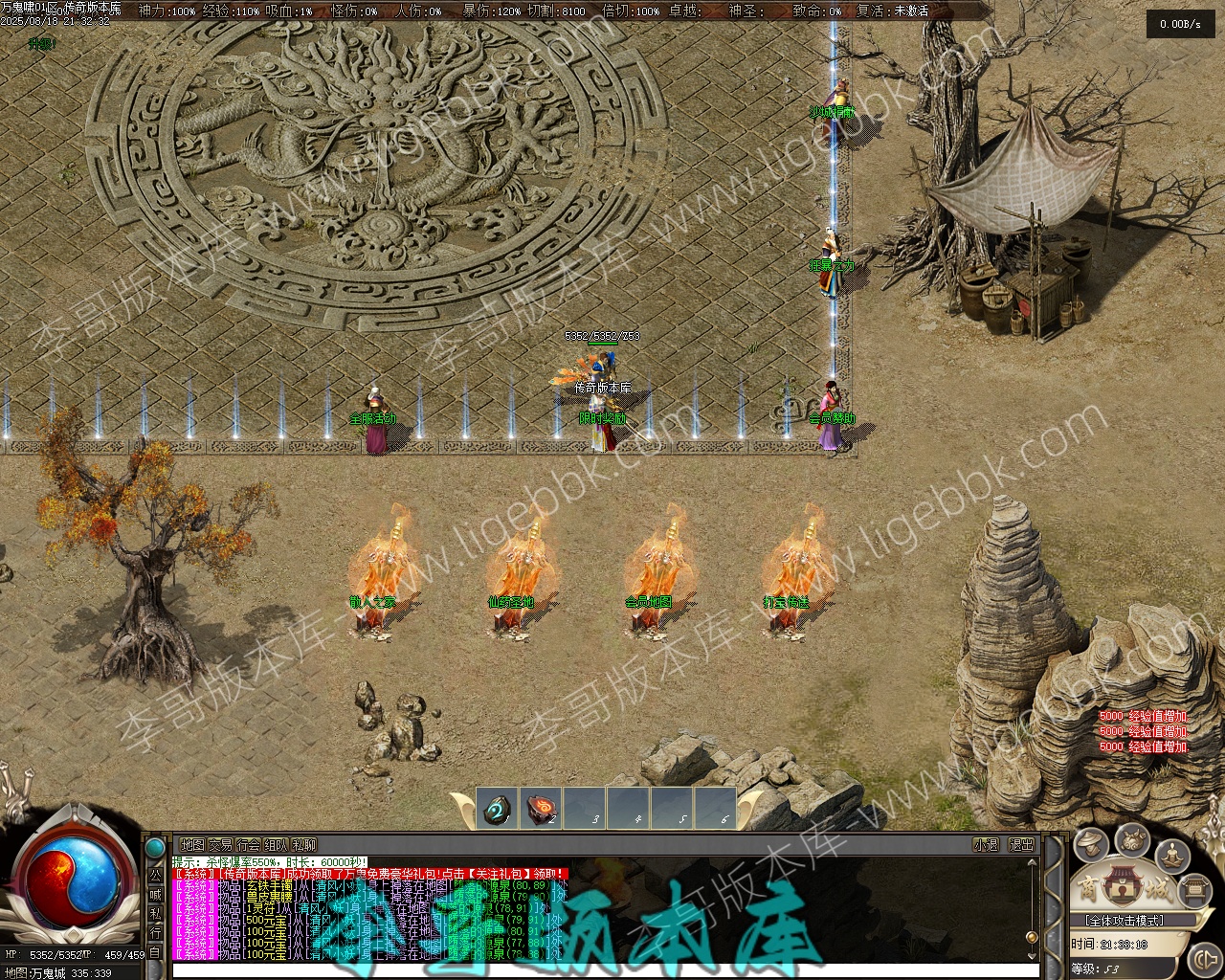Use the red flame stone in hotbar
Viewport: 1225px width, 980px height.
[543, 809]
